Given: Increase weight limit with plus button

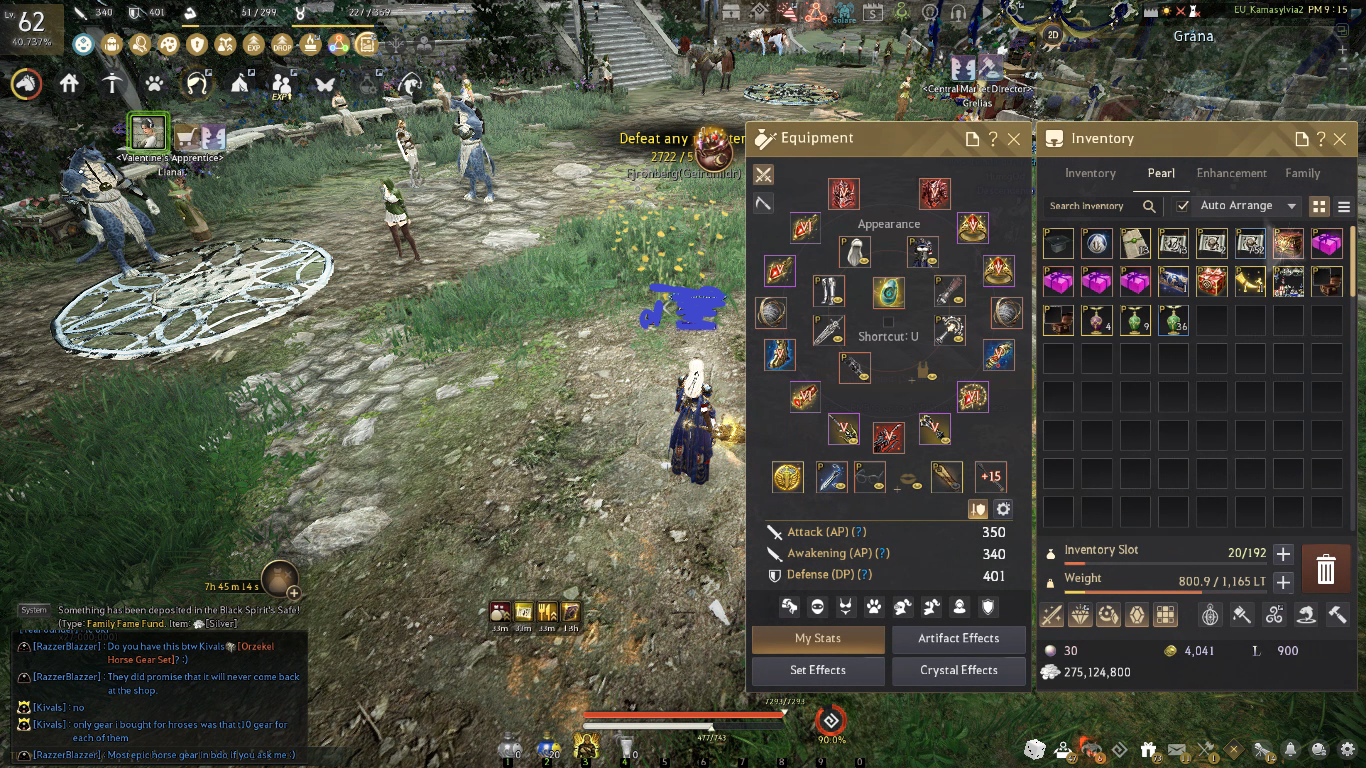Looking at the screenshot, I should 1283,582.
